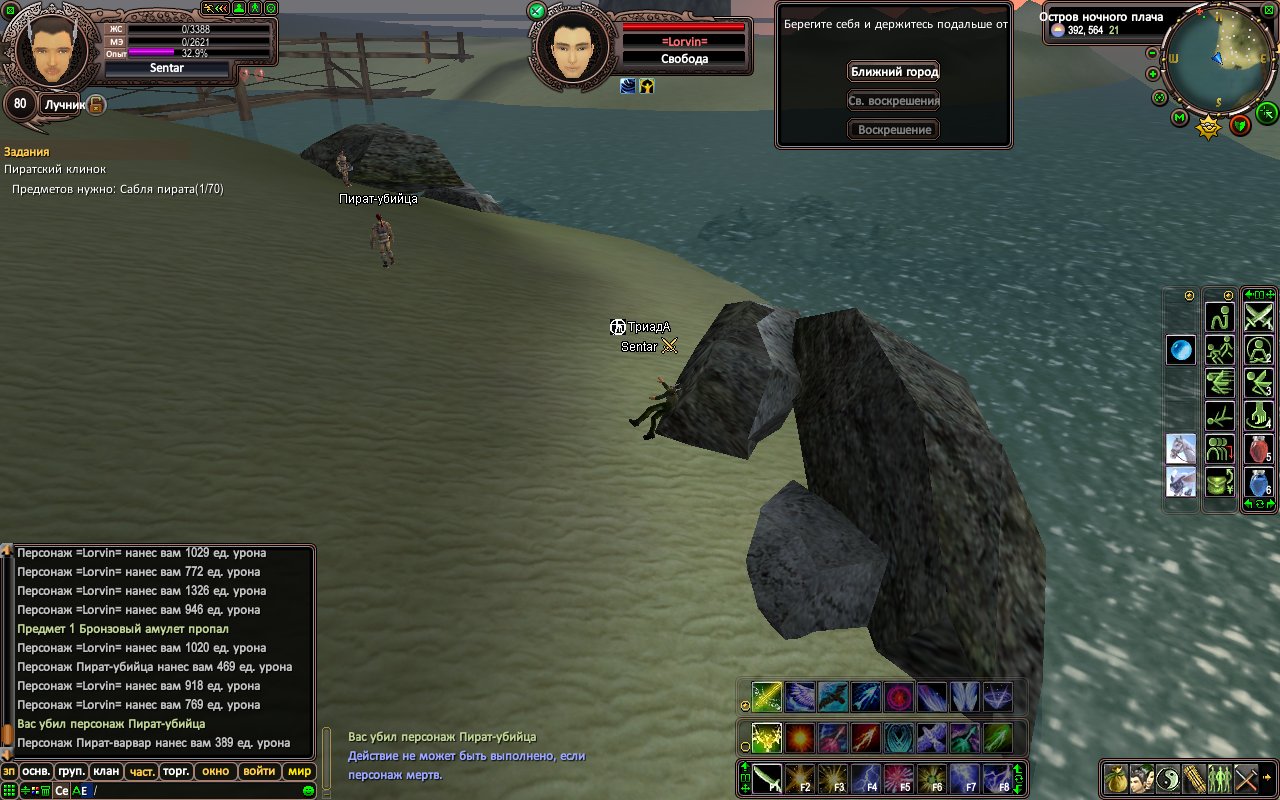Open the "торг." trade chat tab
Viewport: 1280px width, 800px height.
click(176, 771)
